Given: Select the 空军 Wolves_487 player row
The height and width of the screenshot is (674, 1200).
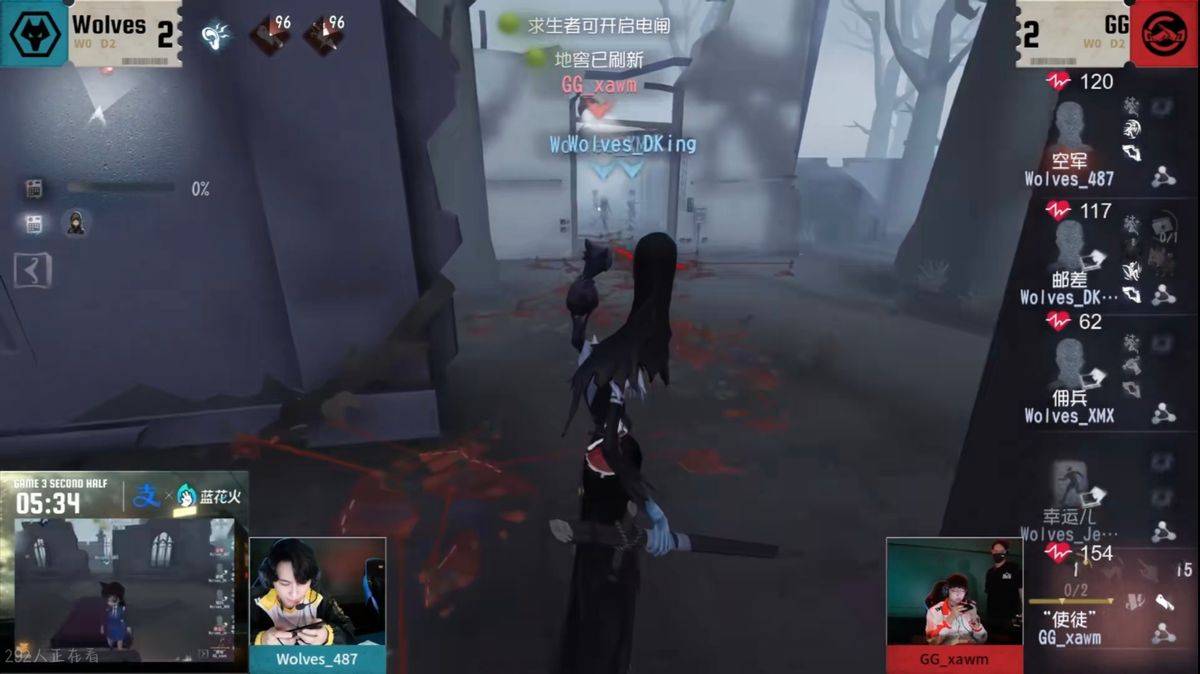Looking at the screenshot, I should click(x=1069, y=140).
